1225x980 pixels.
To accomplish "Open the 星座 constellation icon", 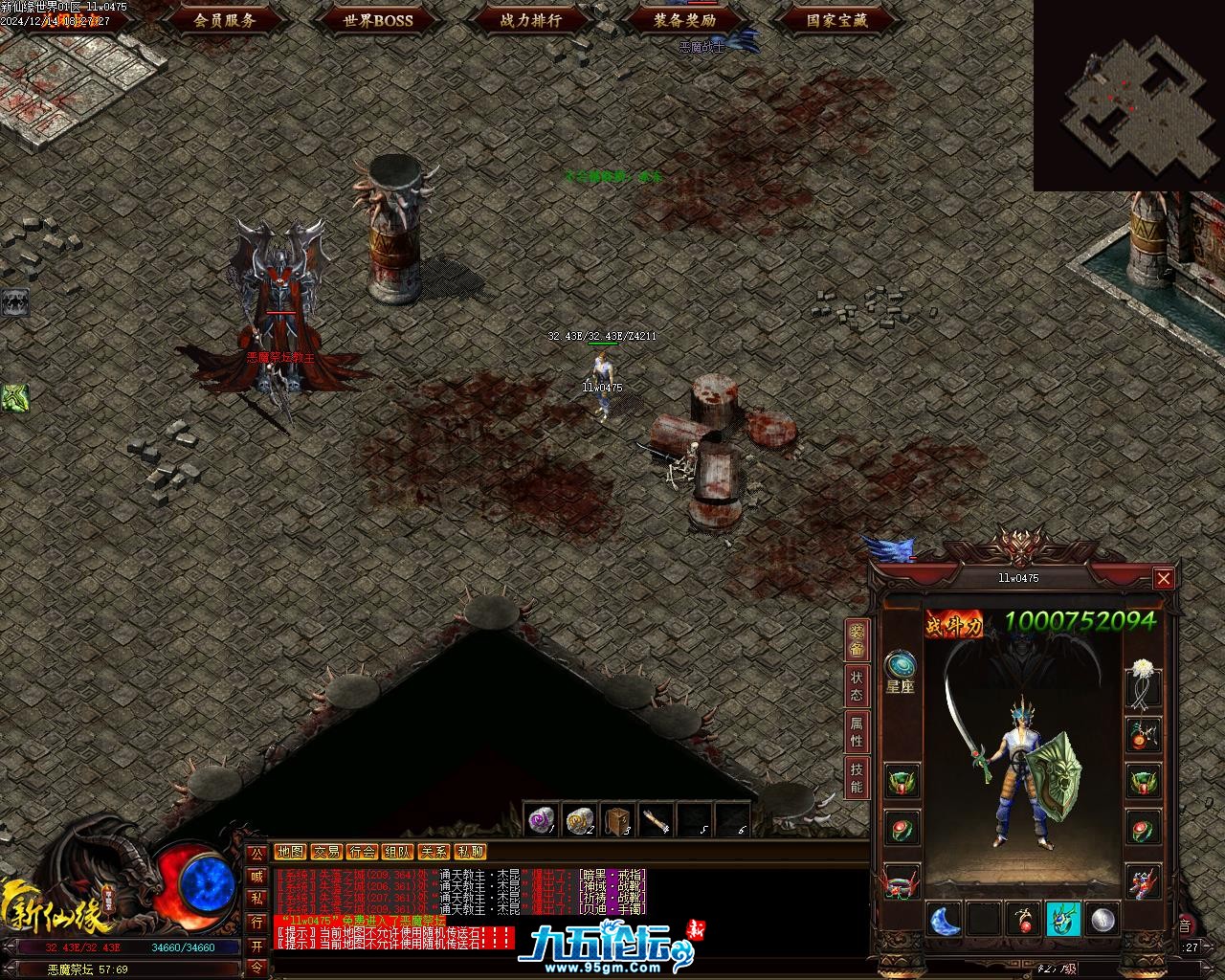I will click(x=901, y=671).
